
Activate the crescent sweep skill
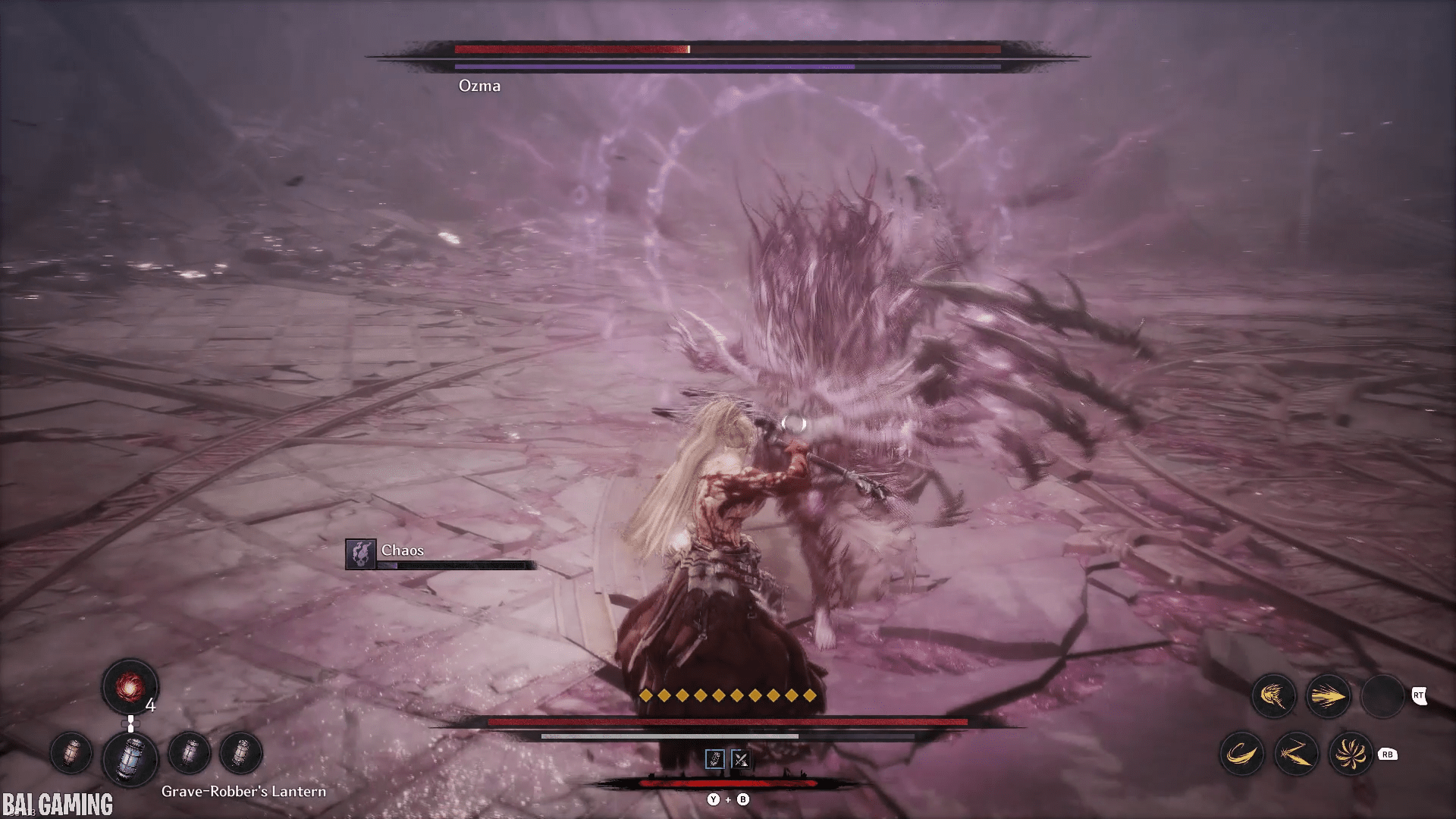click(x=1241, y=754)
